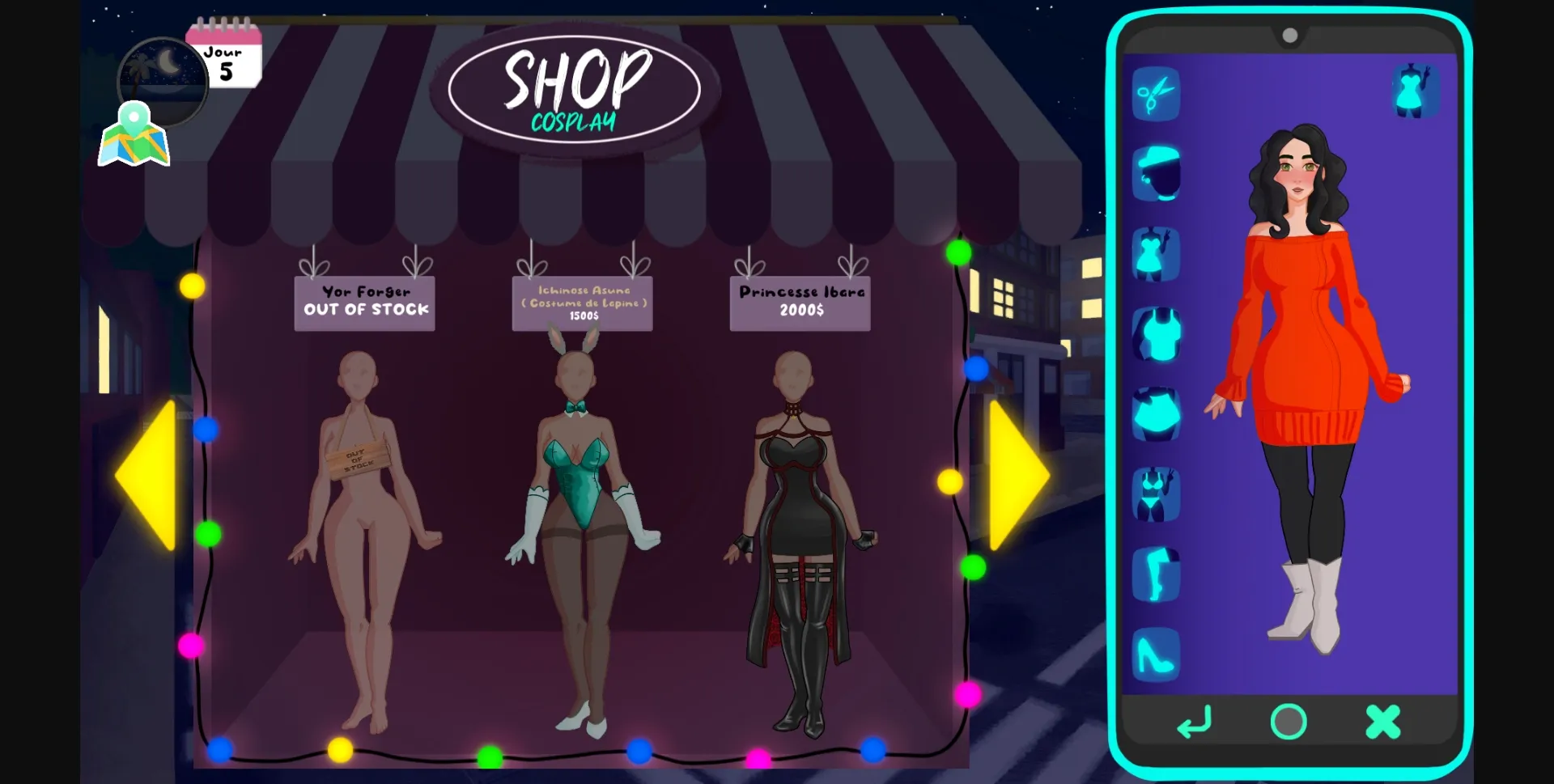Open the stockings category icon
The height and width of the screenshot is (784, 1554).
click(x=1156, y=574)
